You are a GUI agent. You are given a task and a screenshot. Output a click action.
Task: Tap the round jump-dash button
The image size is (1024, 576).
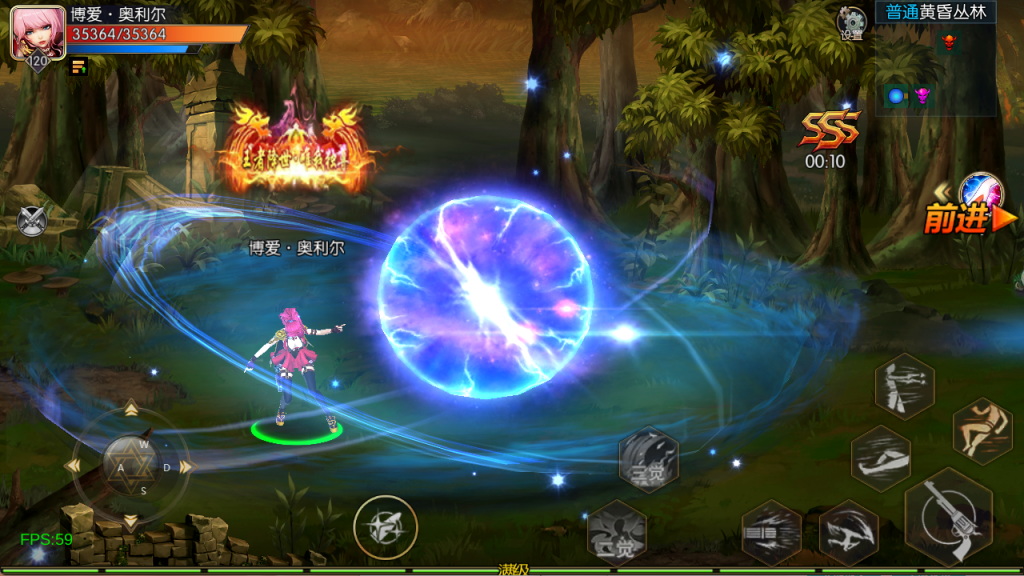(385, 527)
